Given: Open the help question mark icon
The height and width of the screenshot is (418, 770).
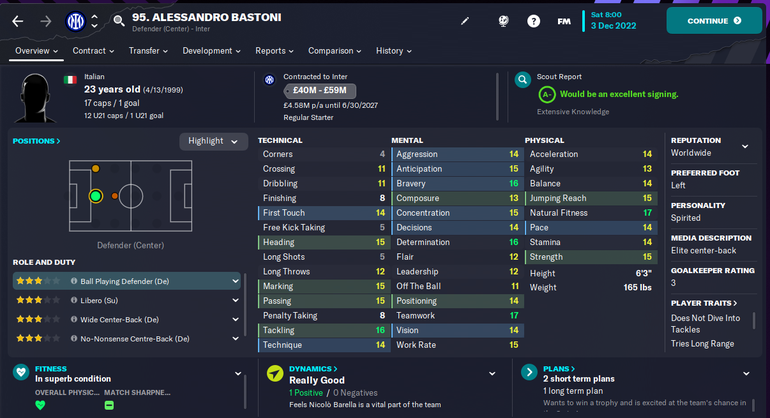Looking at the screenshot, I should (533, 20).
